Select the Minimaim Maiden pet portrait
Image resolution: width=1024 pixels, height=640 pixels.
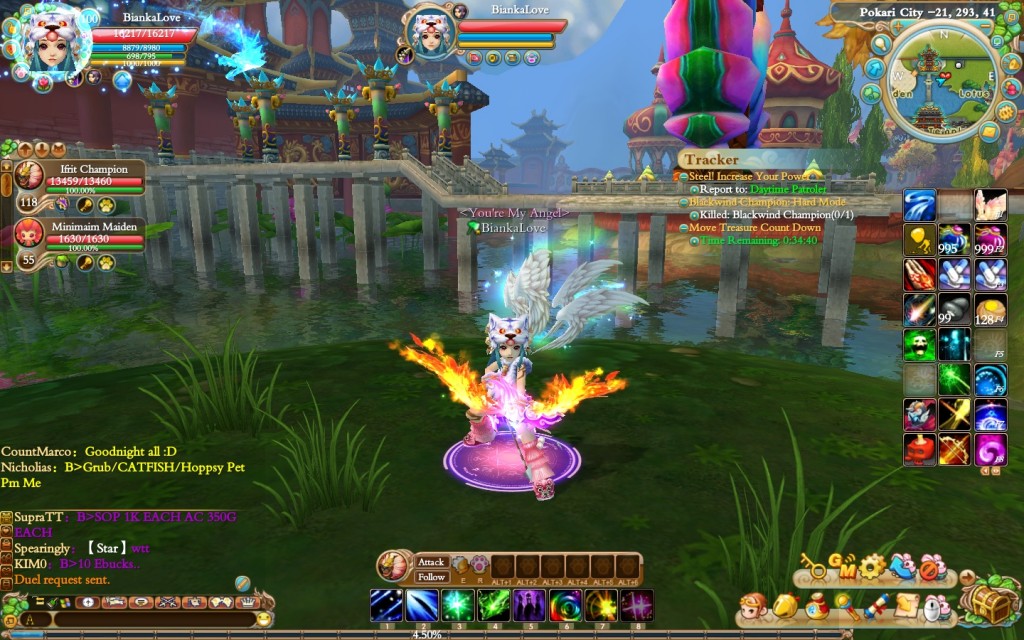[x=30, y=233]
